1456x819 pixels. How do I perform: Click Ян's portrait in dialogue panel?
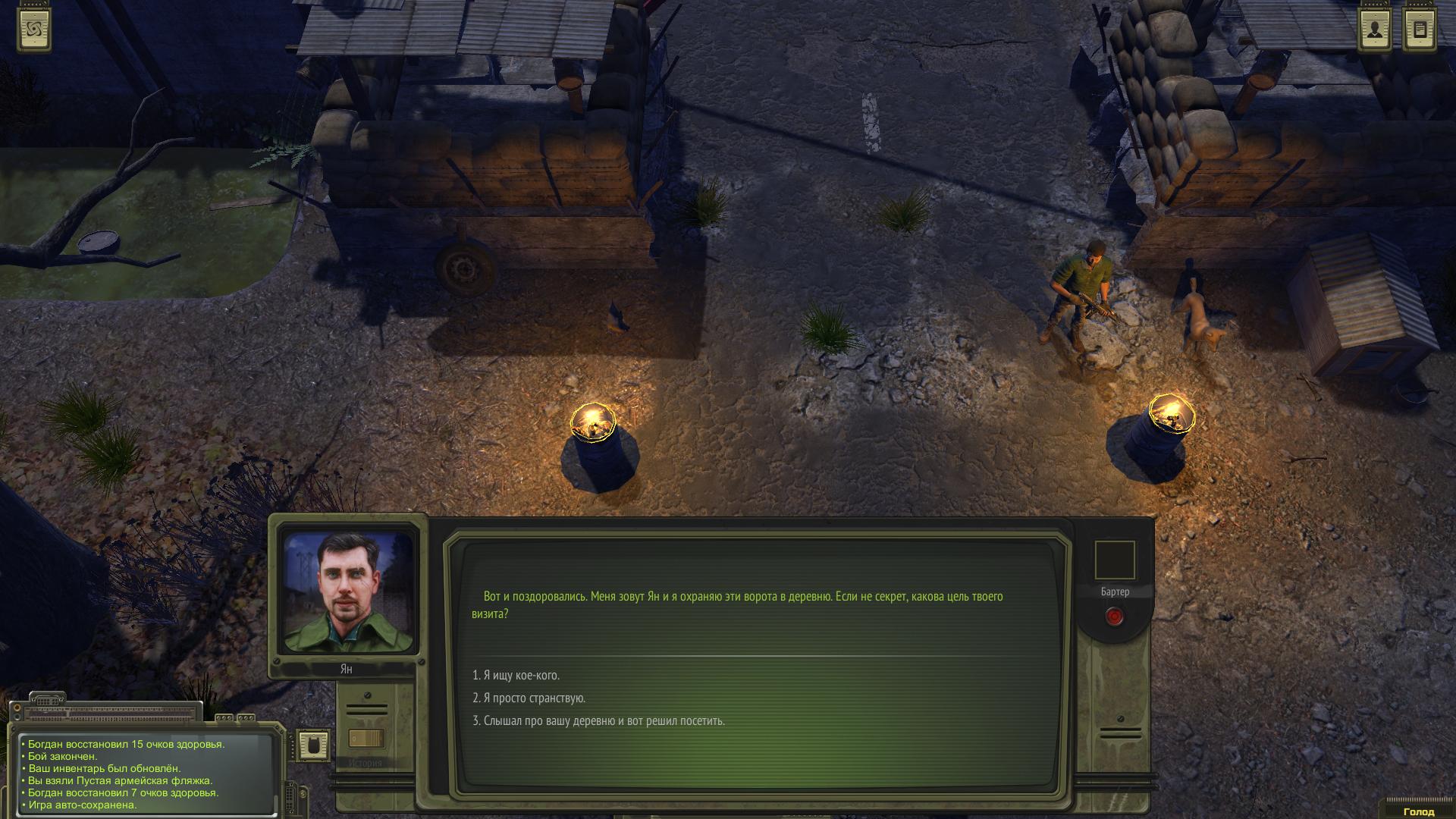click(348, 592)
